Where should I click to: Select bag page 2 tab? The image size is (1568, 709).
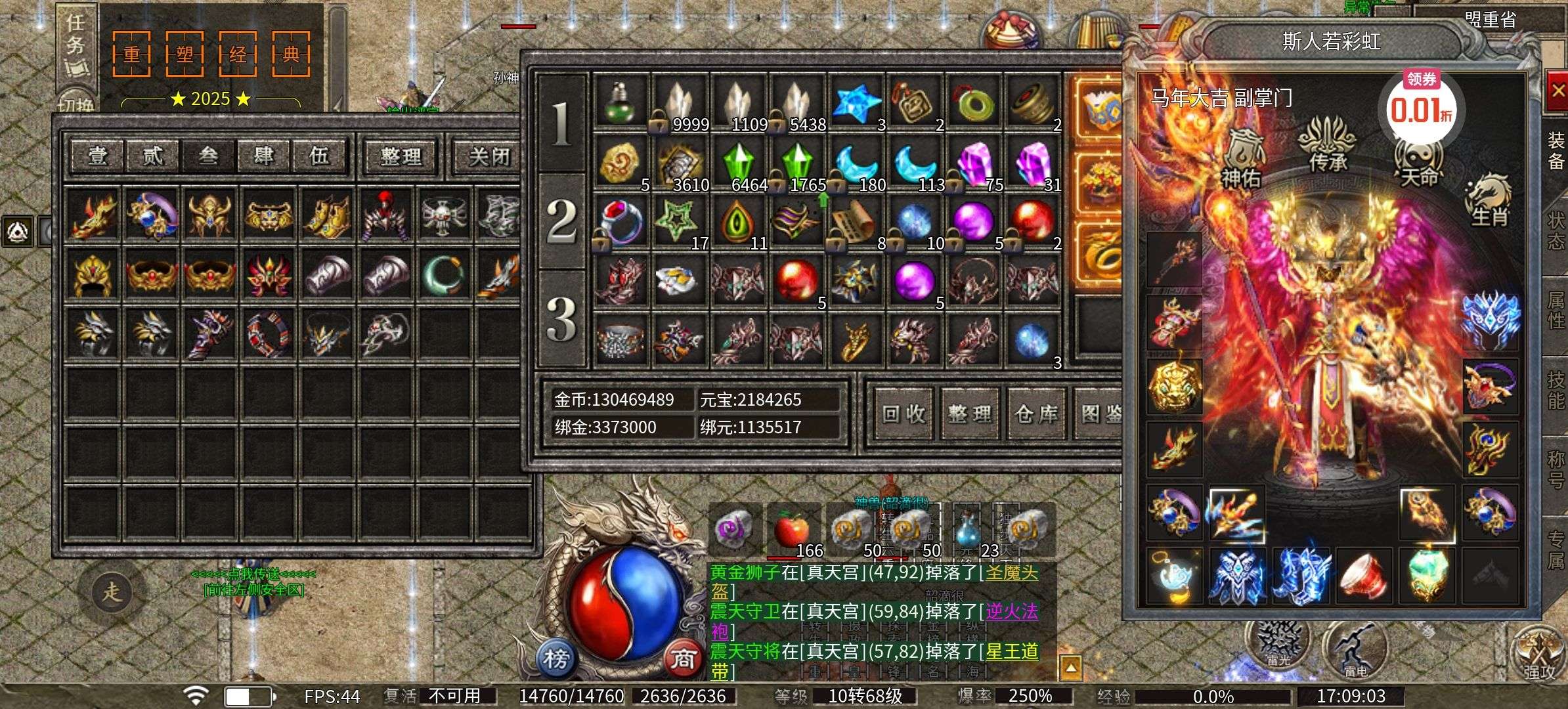(x=561, y=221)
